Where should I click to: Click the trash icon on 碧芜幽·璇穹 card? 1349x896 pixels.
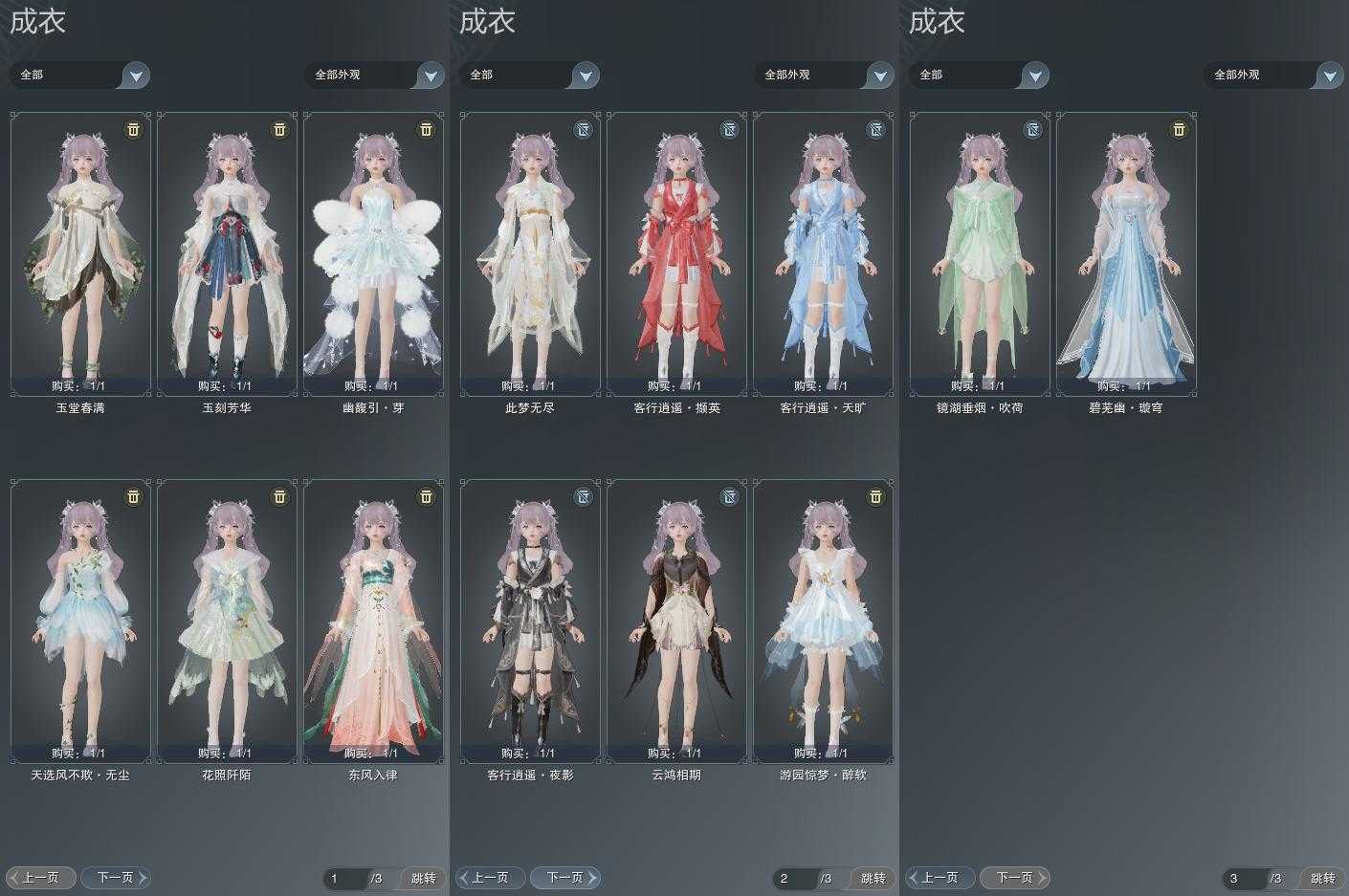tap(1179, 129)
